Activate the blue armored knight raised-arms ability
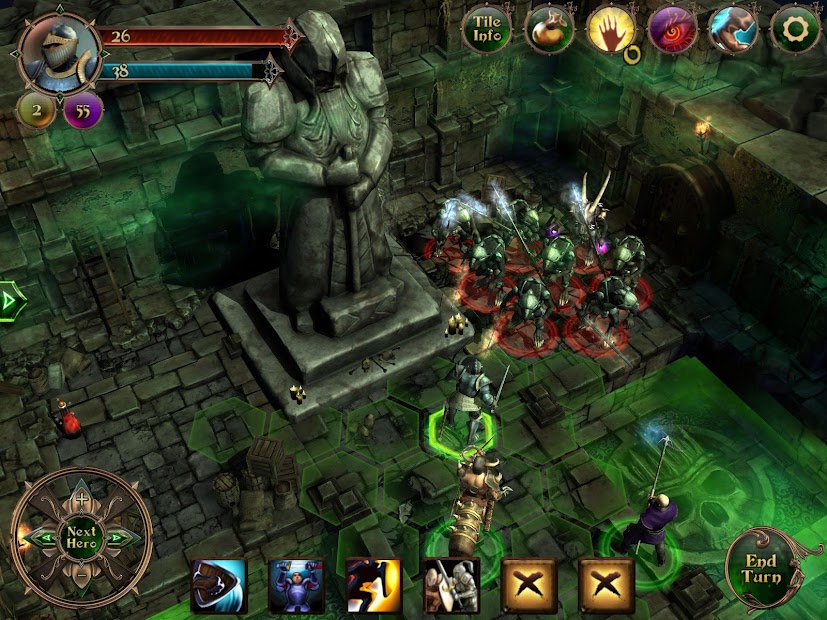827x620 pixels. coord(297,585)
